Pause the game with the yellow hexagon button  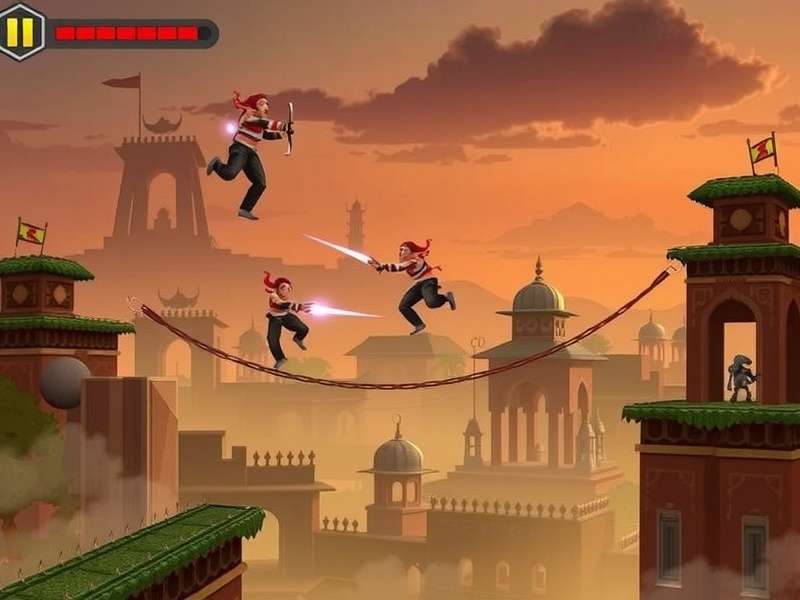[20, 31]
